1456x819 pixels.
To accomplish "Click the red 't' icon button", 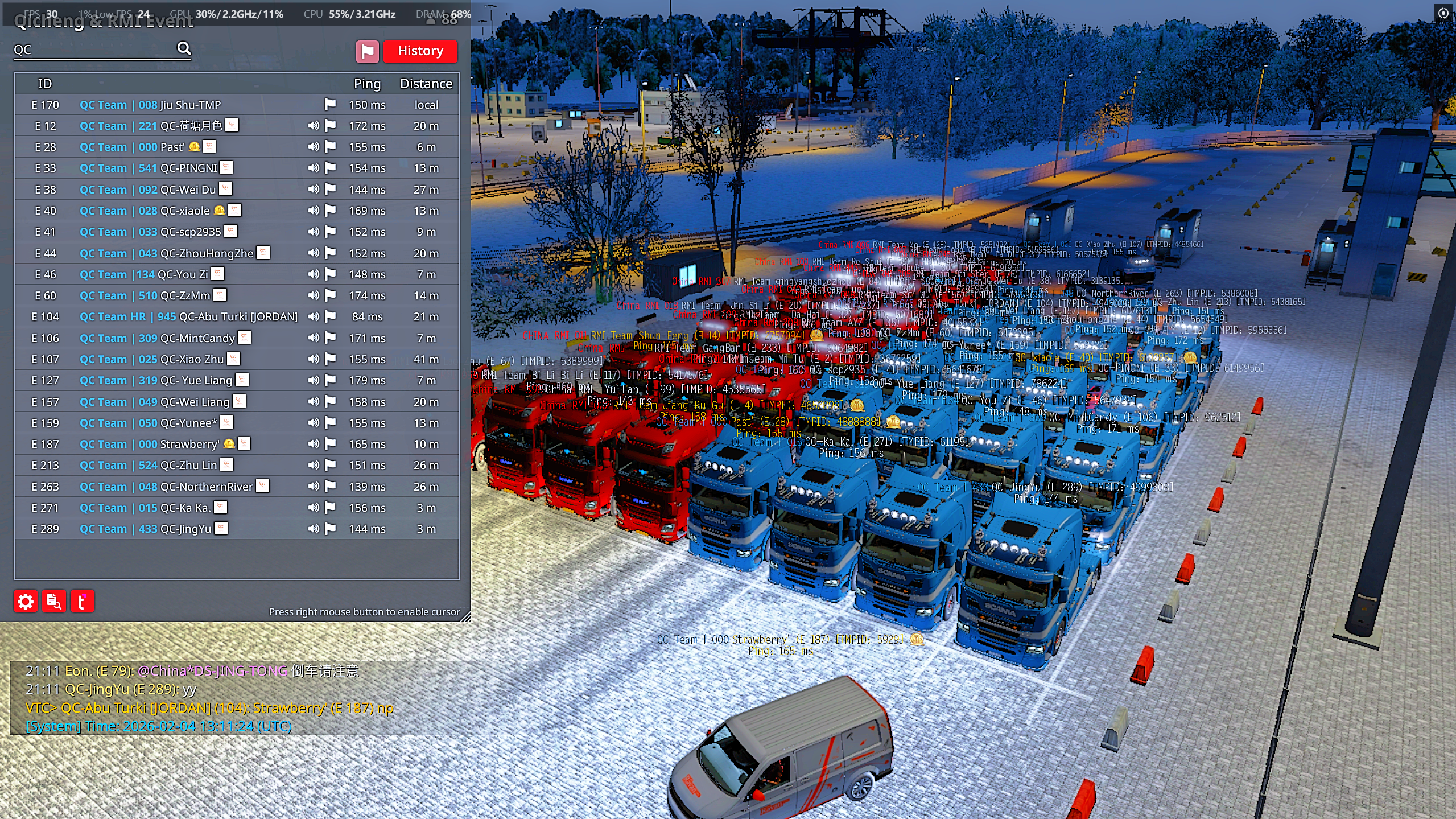I will 82,601.
